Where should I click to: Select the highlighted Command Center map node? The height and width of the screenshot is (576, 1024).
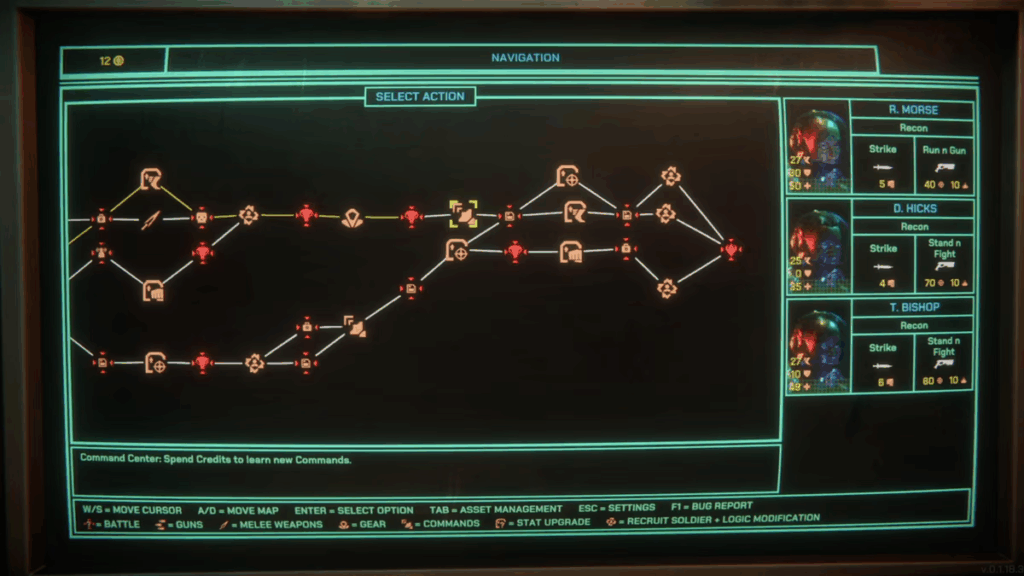point(462,213)
